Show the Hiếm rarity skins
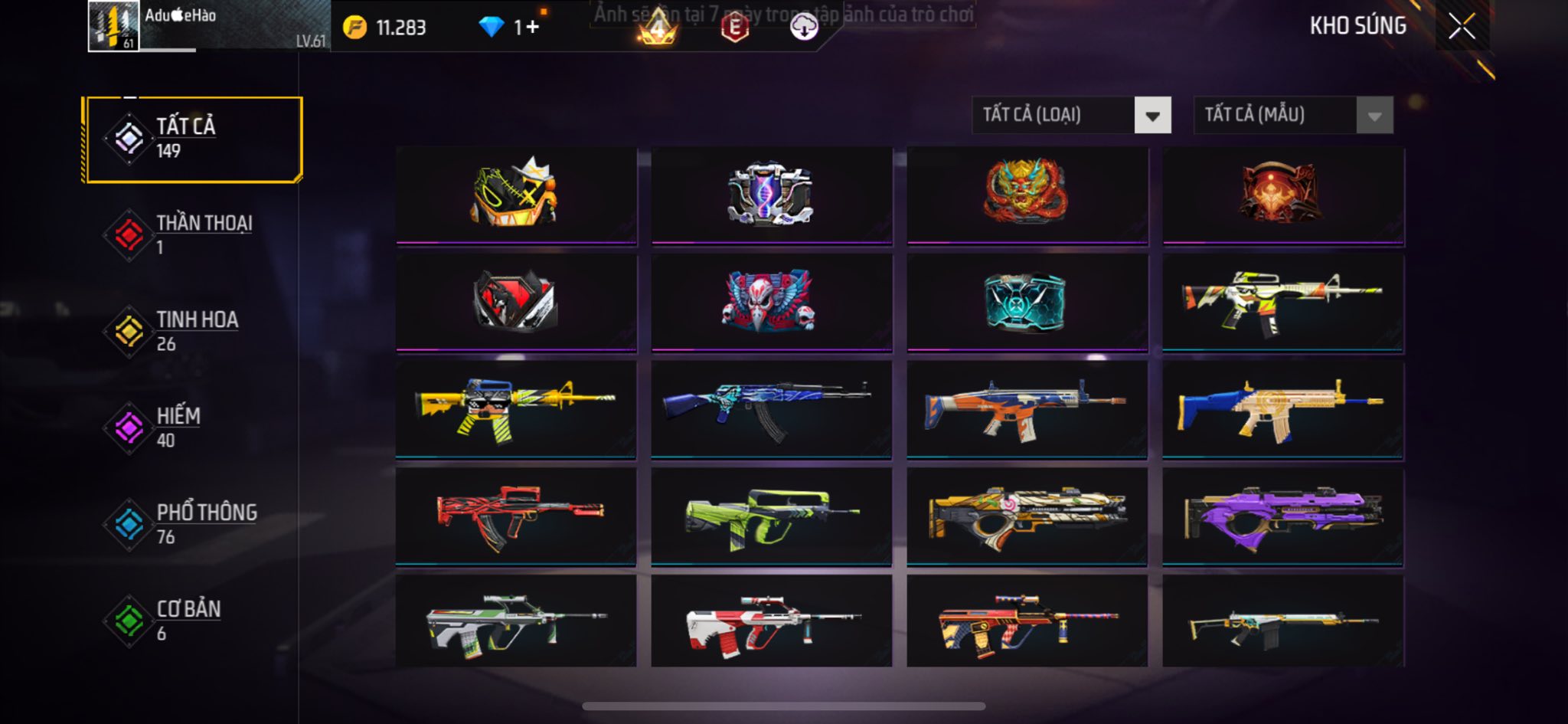The width and height of the screenshot is (1568, 724). pos(193,428)
